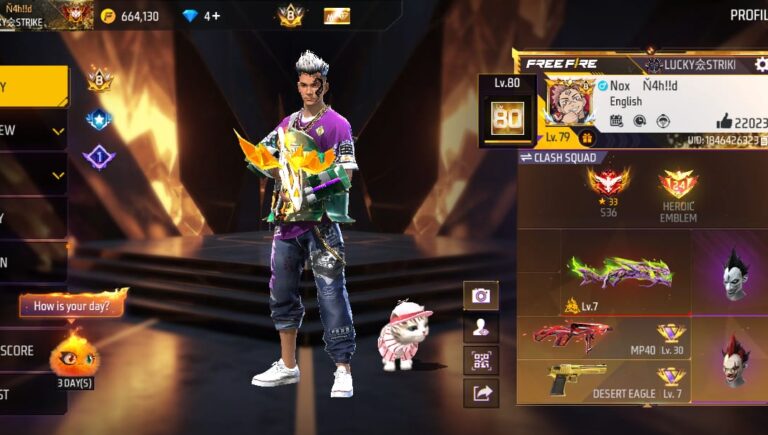Open the Heroic Emblem badge
This screenshot has width=768, height=435.
click(678, 193)
